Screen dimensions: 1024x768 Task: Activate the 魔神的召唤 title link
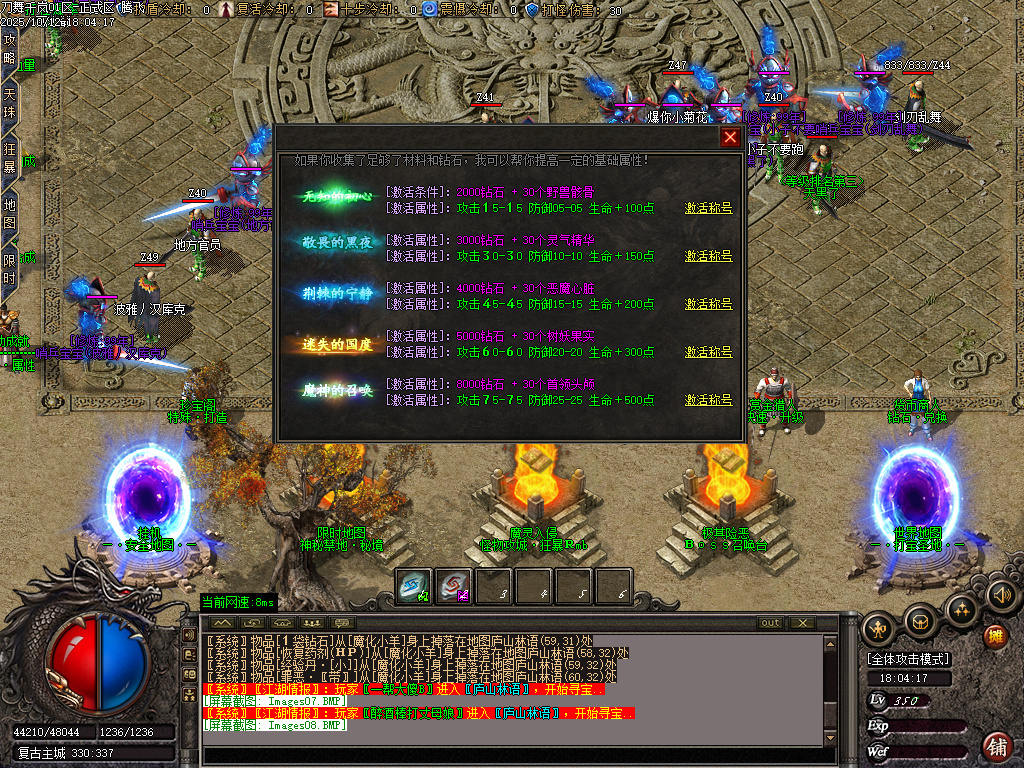[x=708, y=400]
